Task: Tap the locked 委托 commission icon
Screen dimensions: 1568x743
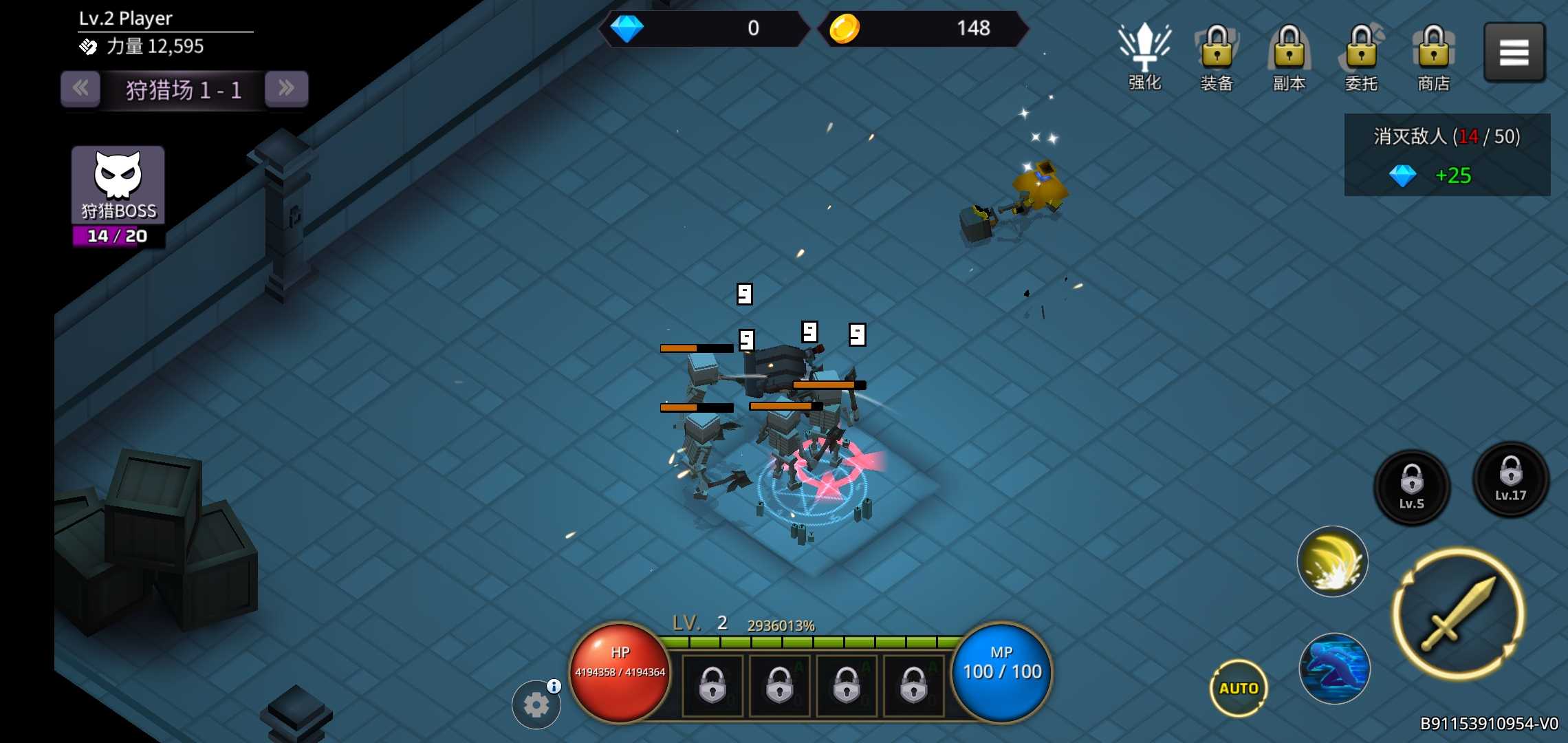Action: tap(1361, 56)
